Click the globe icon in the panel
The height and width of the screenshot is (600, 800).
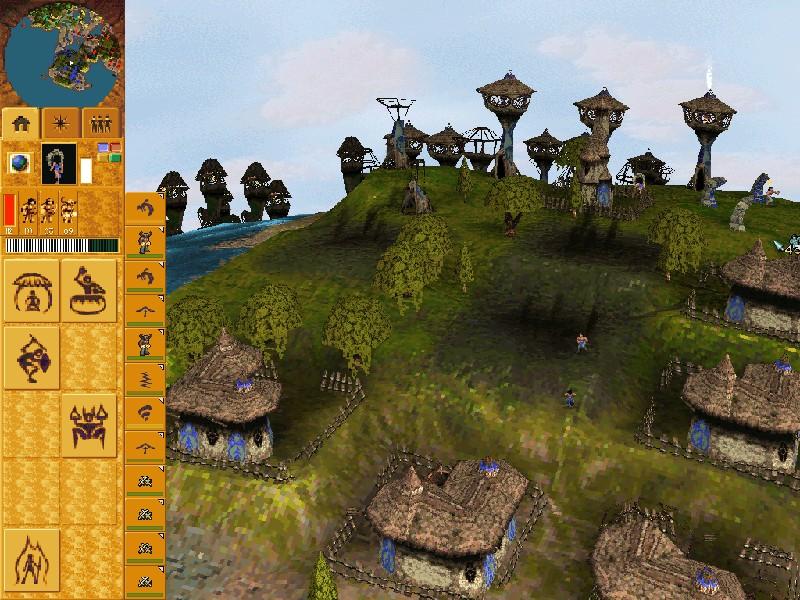pyautogui.click(x=20, y=162)
